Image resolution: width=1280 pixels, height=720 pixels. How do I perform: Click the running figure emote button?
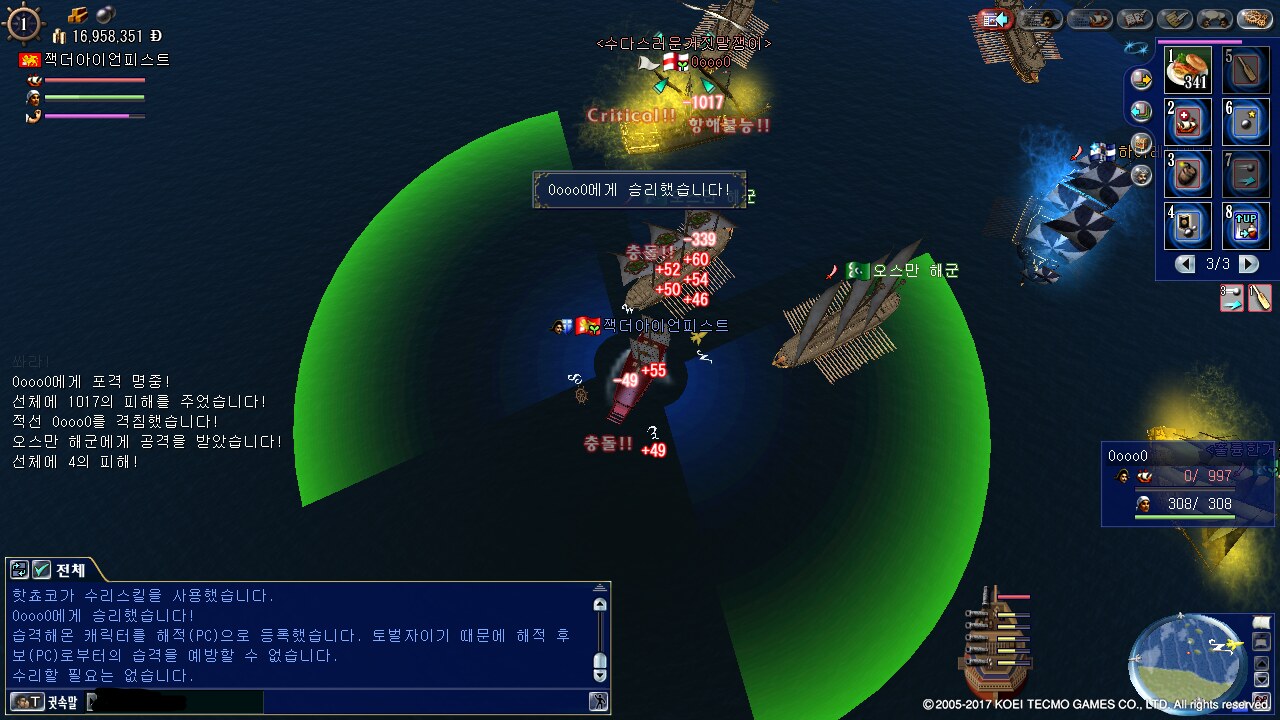[x=598, y=702]
